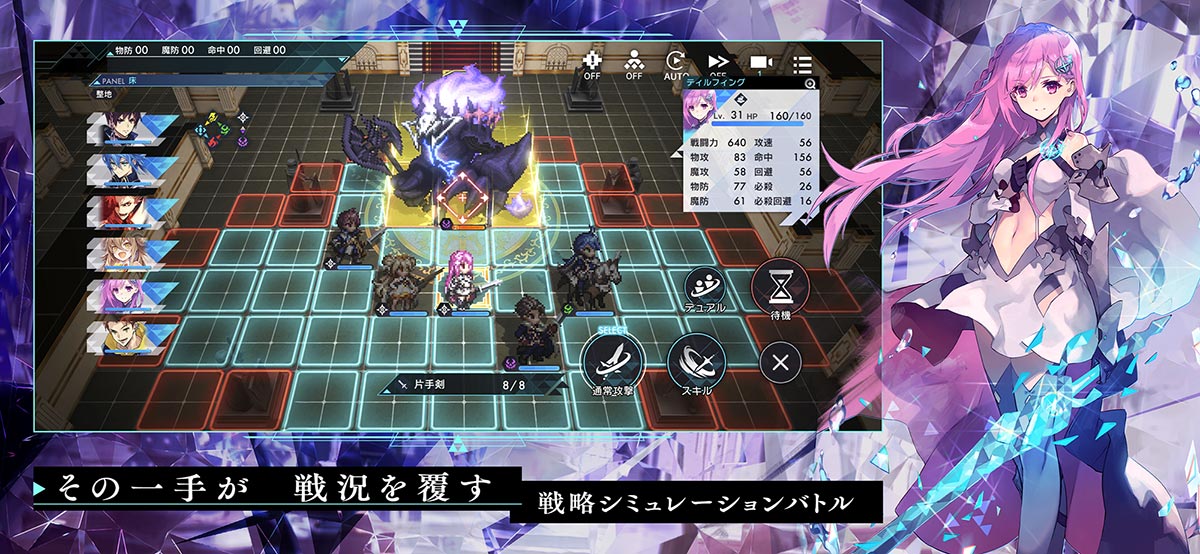Choose the 待機 hourglass wait command
The width and height of the screenshot is (1200, 554).
coord(781,287)
